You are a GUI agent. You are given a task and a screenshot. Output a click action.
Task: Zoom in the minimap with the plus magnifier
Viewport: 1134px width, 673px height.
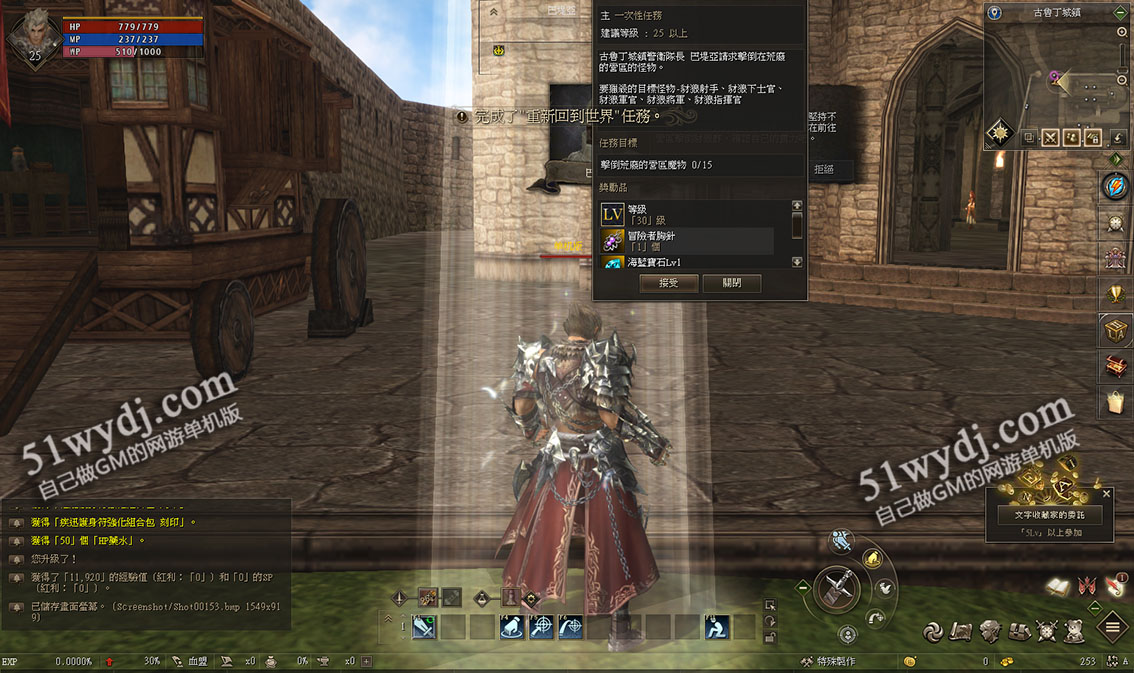pos(1122,33)
